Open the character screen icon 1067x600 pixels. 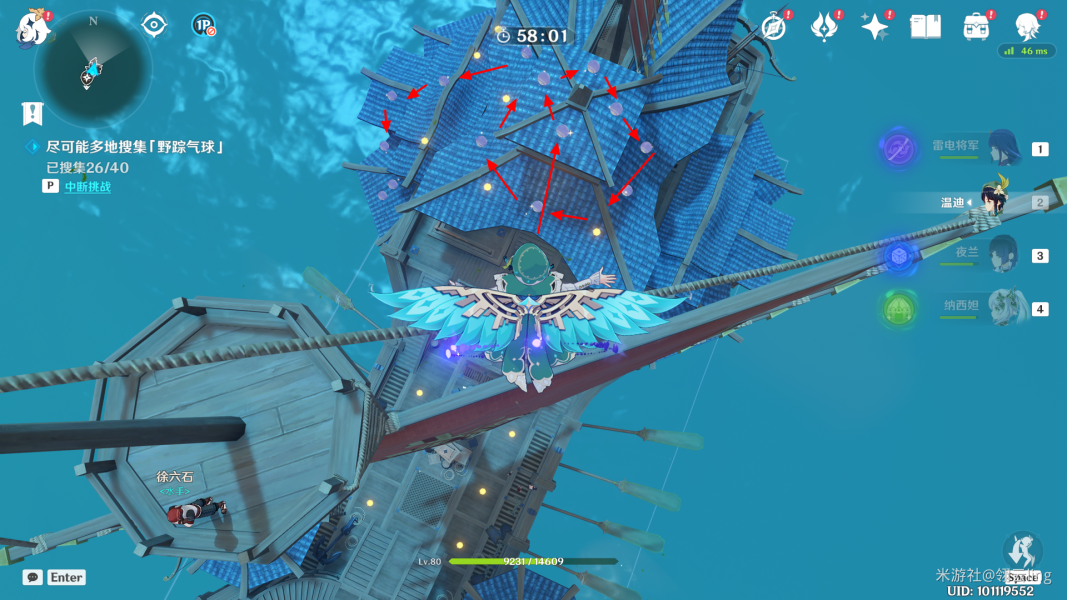pos(1027,27)
